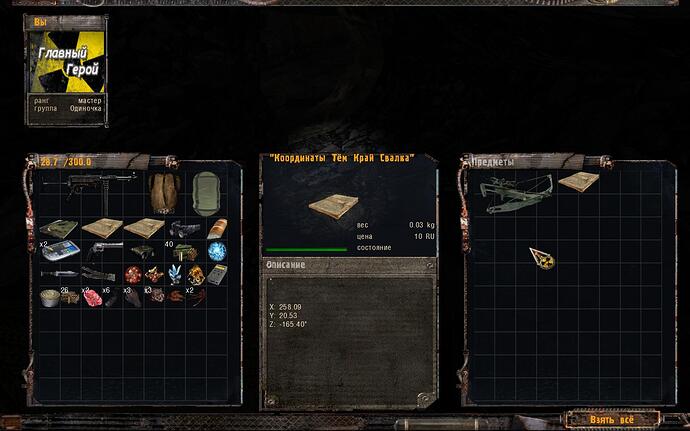
Task: Click the Главный Герой character portrait
Action: (x=64, y=59)
